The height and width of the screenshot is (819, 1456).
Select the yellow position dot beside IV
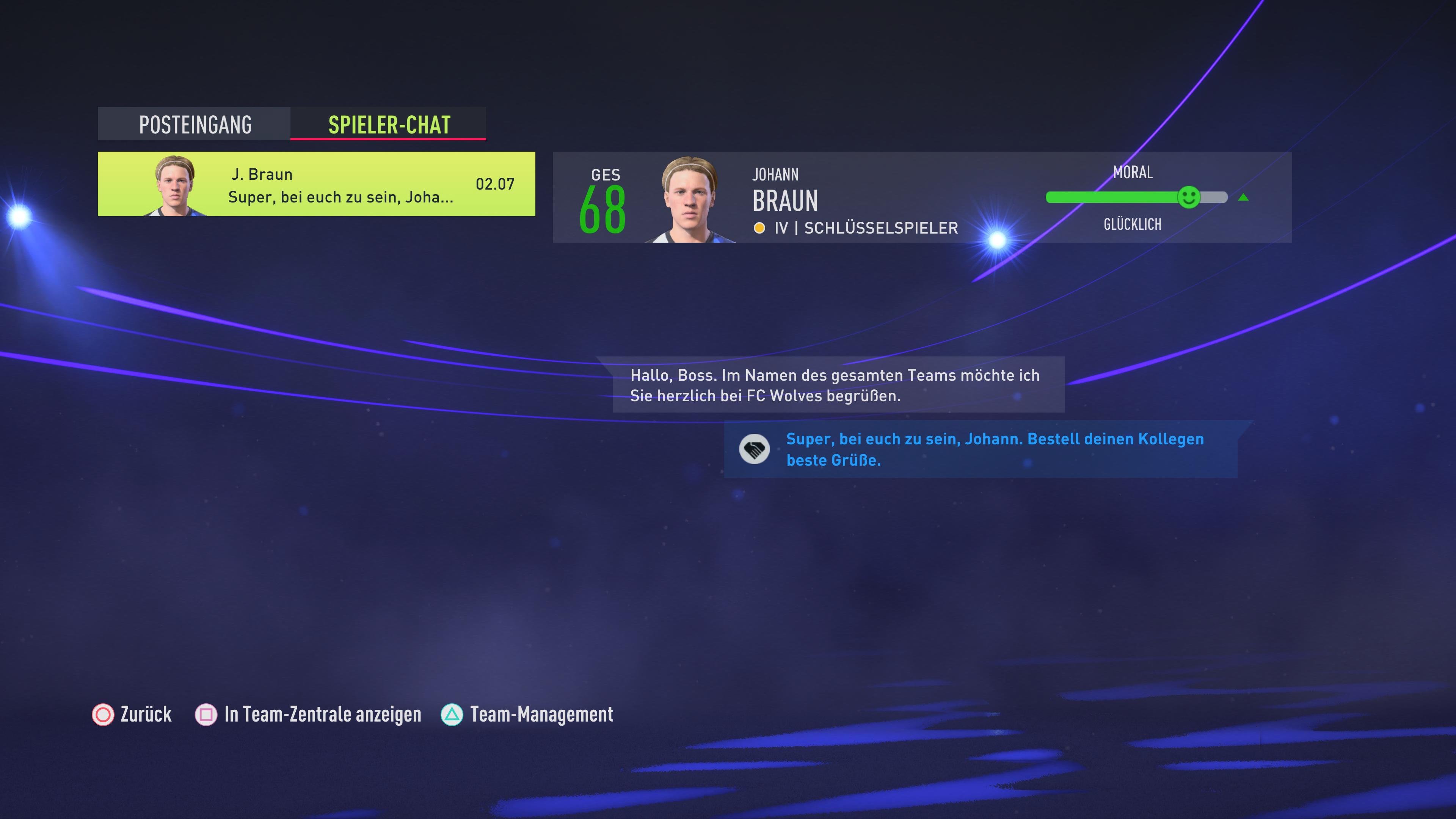point(760,228)
